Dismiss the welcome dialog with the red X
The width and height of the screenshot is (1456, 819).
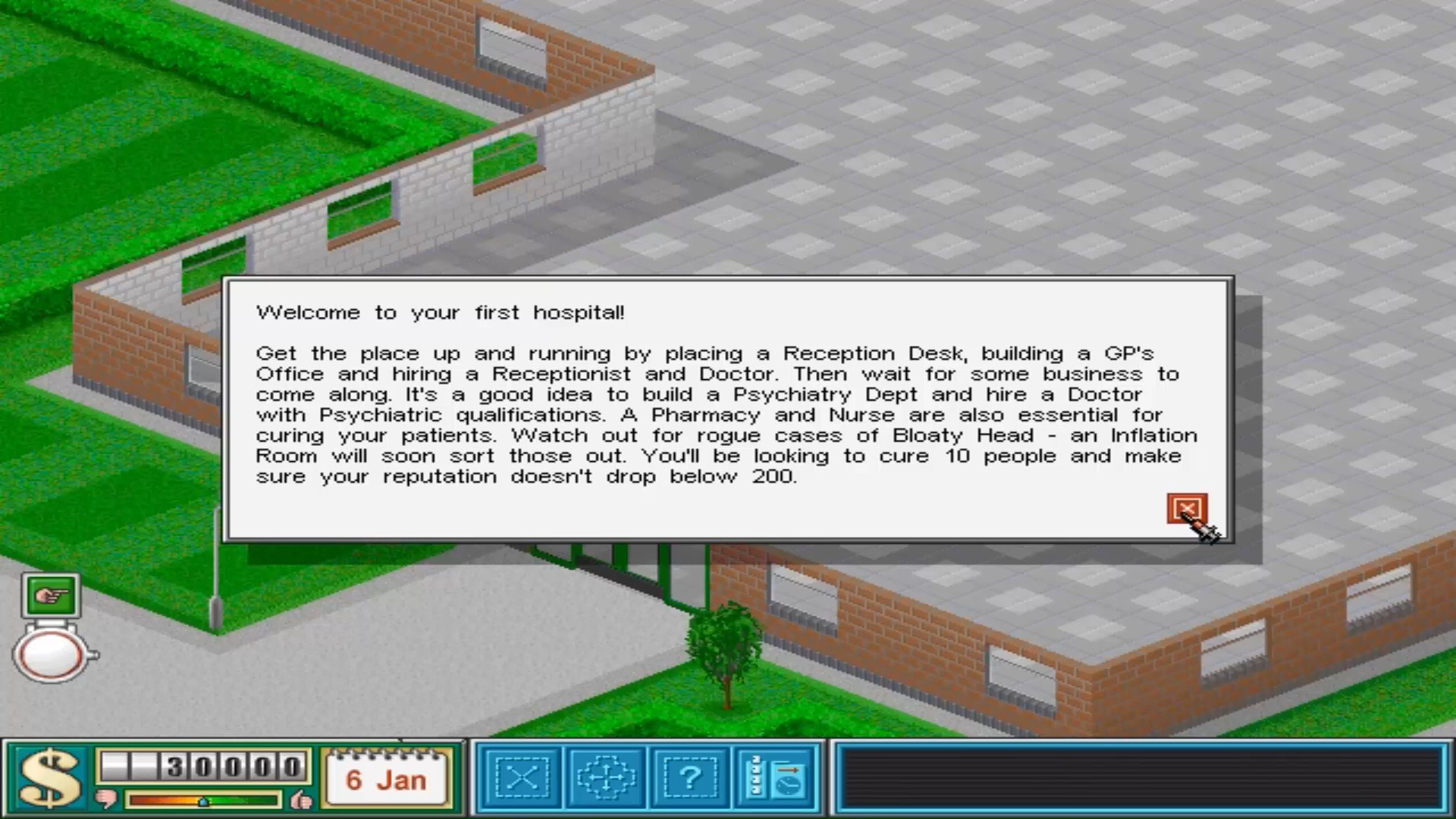(1188, 510)
